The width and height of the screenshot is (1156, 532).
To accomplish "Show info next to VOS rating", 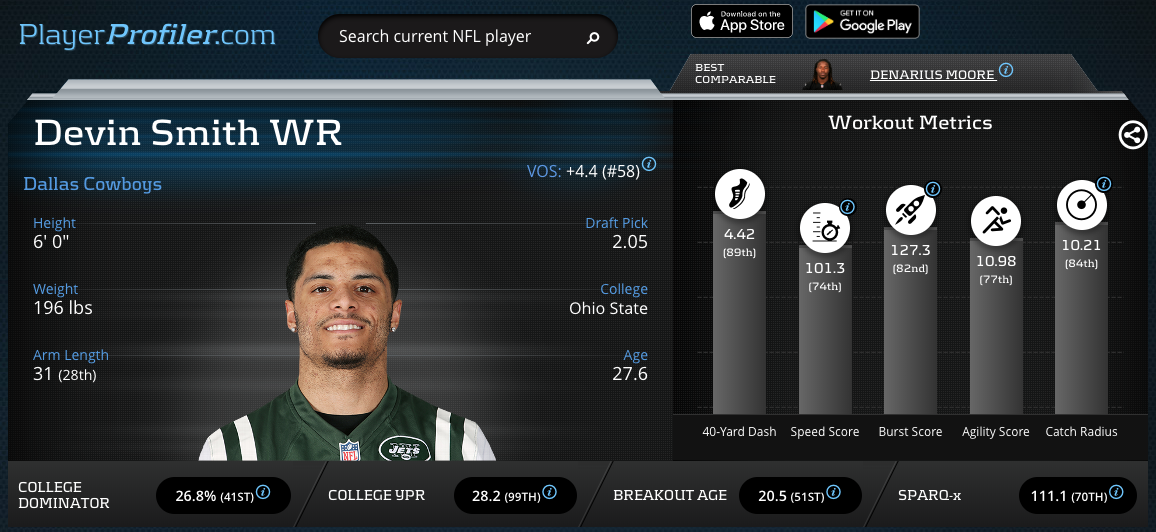I will click(x=649, y=164).
